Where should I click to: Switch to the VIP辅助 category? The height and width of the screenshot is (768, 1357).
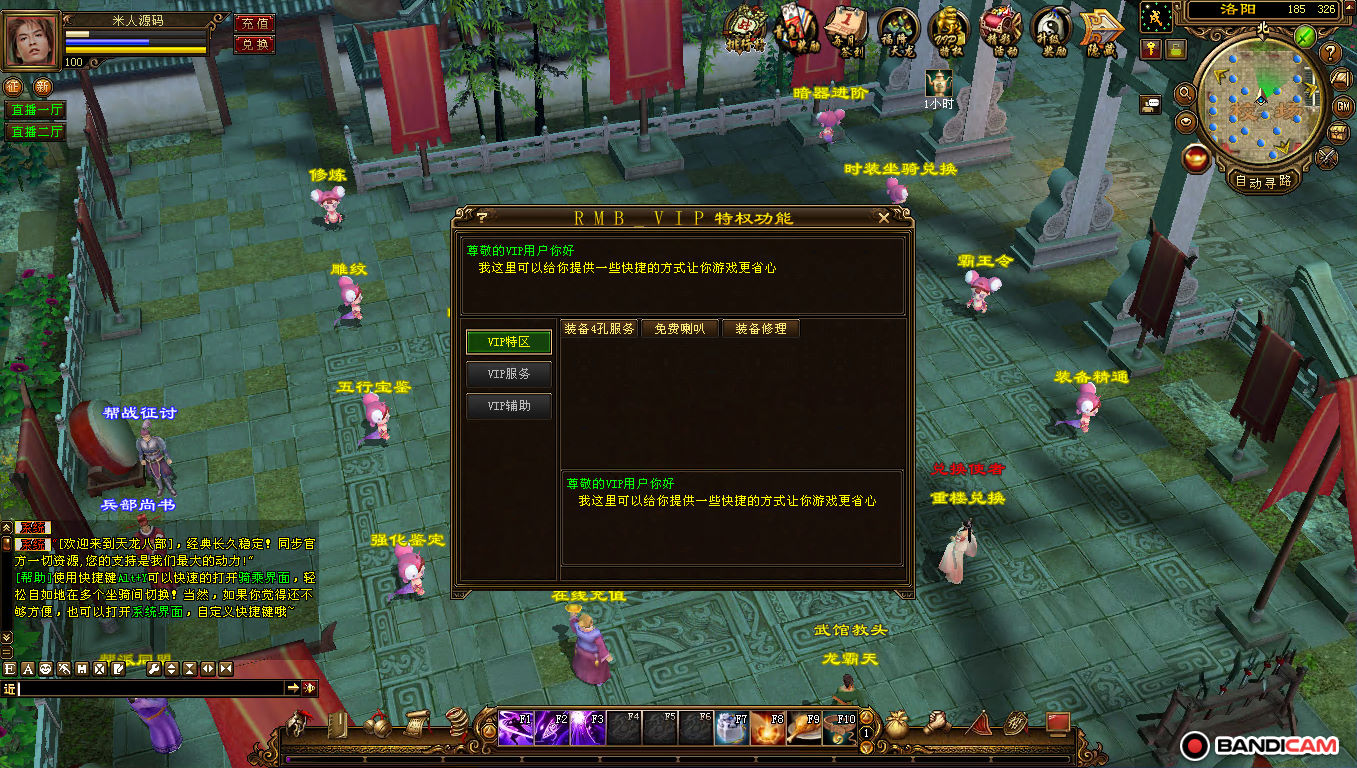coord(508,406)
